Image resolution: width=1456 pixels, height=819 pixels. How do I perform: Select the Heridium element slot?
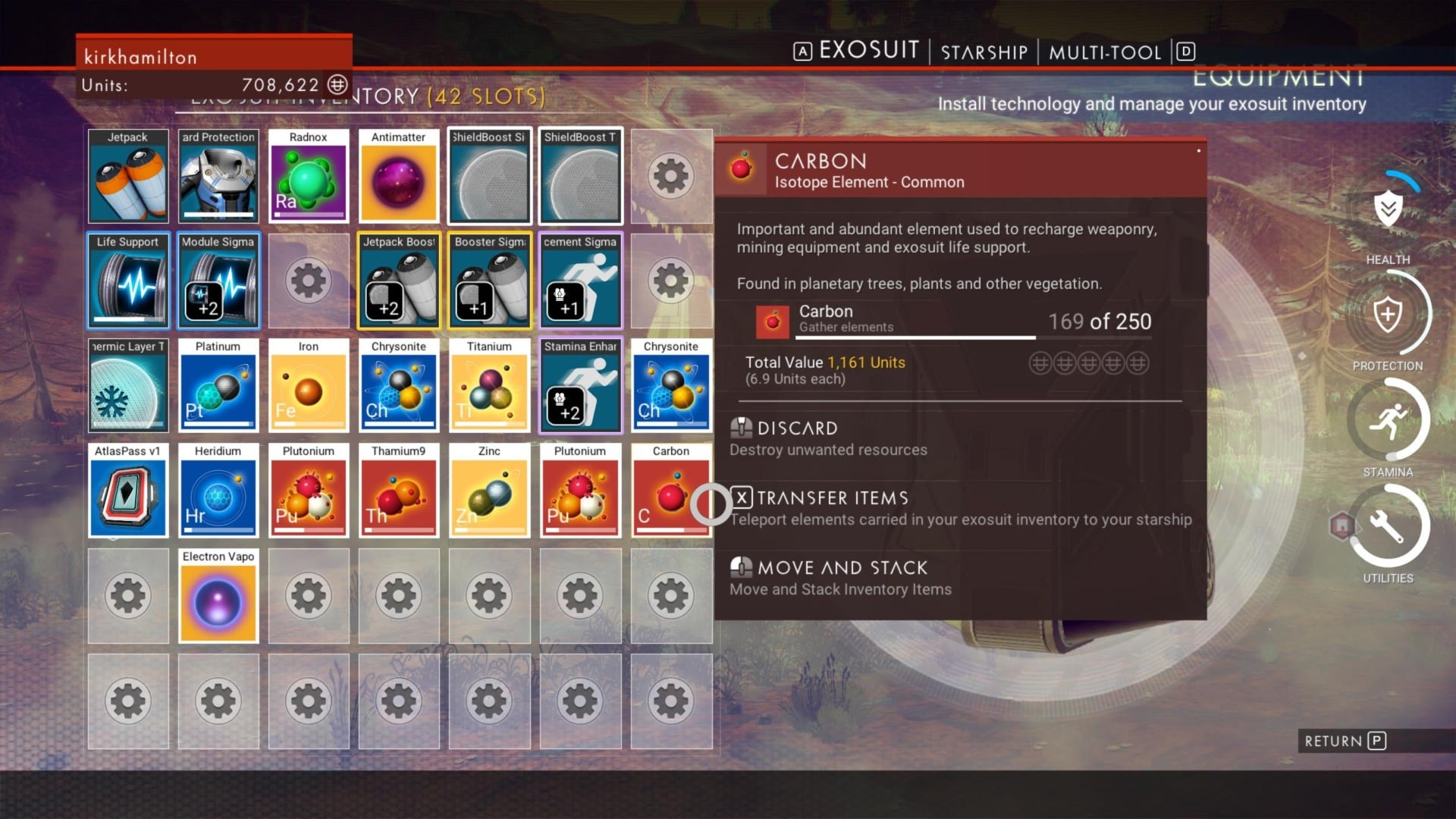click(x=218, y=491)
